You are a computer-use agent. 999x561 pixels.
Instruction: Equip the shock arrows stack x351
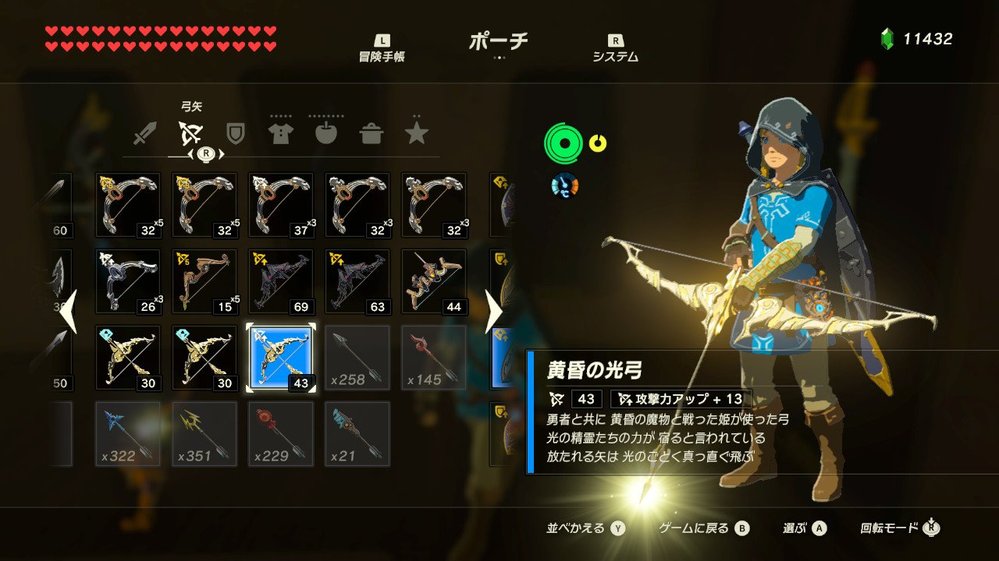pyautogui.click(x=204, y=434)
